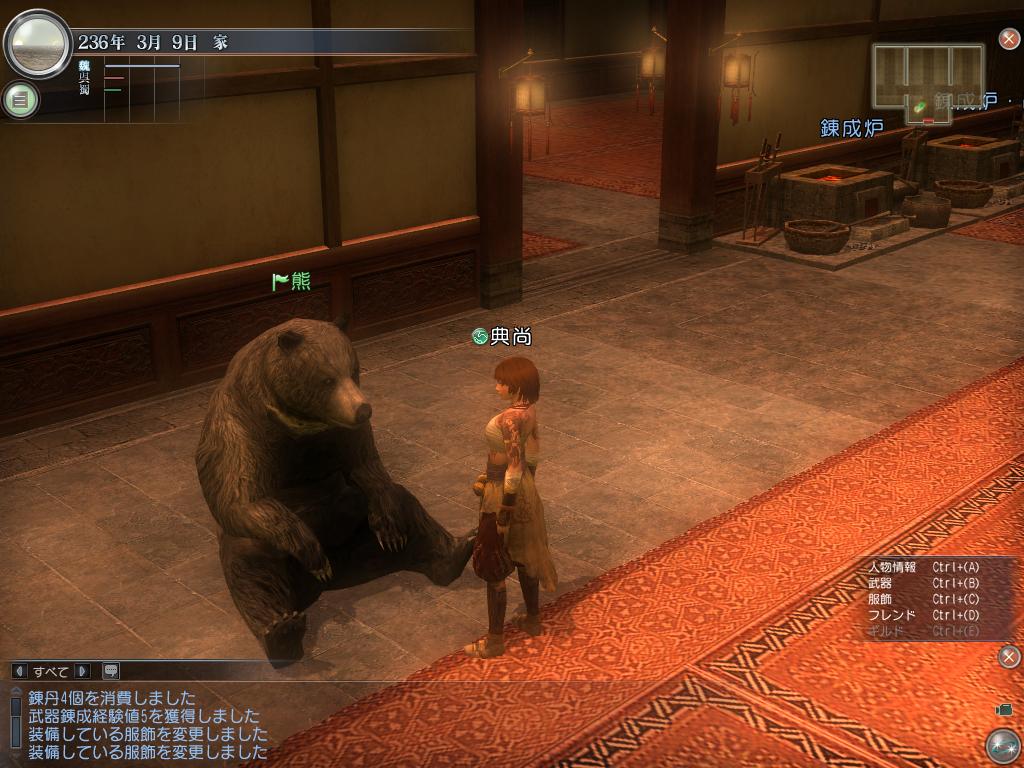Click the green camera icon
Viewport: 1024px width, 768px height.
tap(1003, 709)
